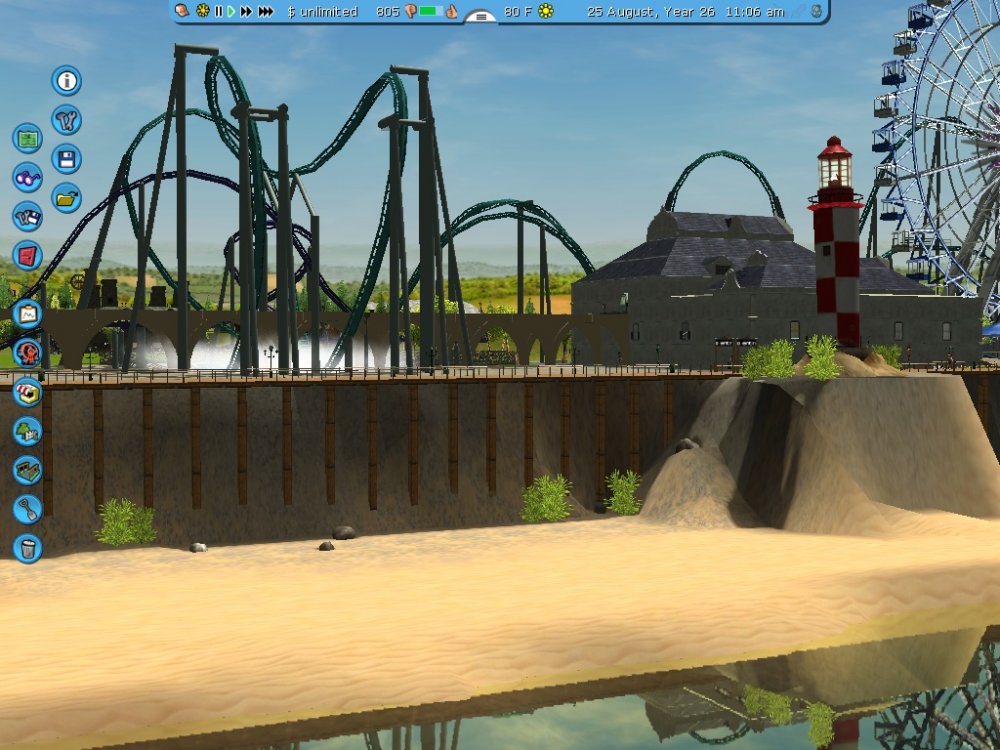Open shops and stalls menu

(x=27, y=392)
